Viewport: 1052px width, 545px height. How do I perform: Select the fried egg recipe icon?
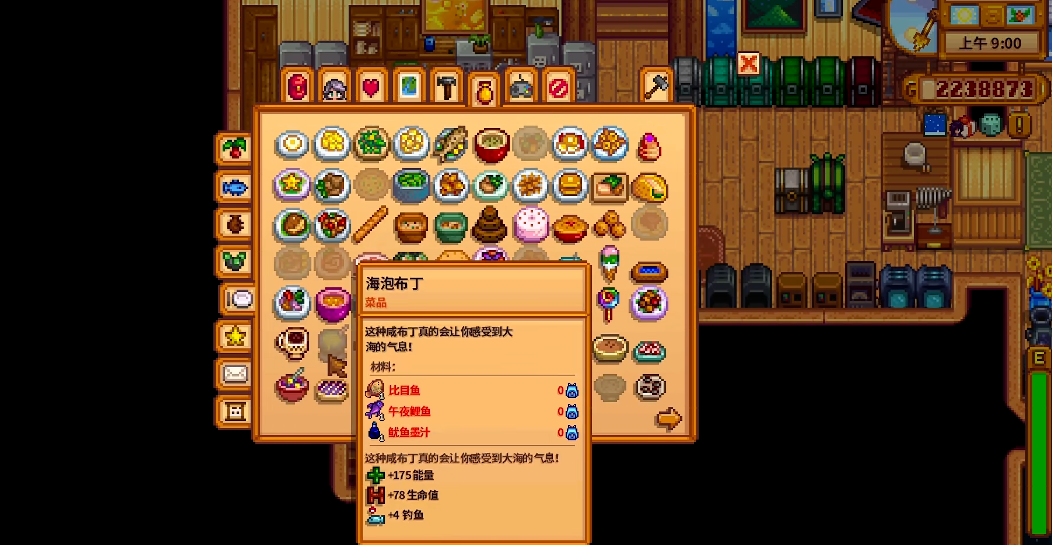292,145
